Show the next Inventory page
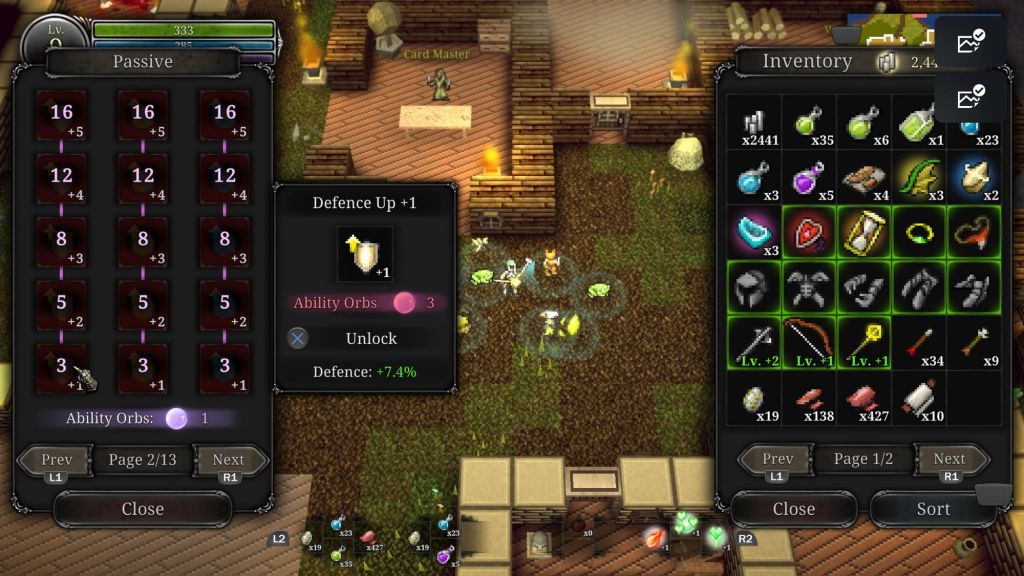This screenshot has width=1024, height=576. click(949, 460)
